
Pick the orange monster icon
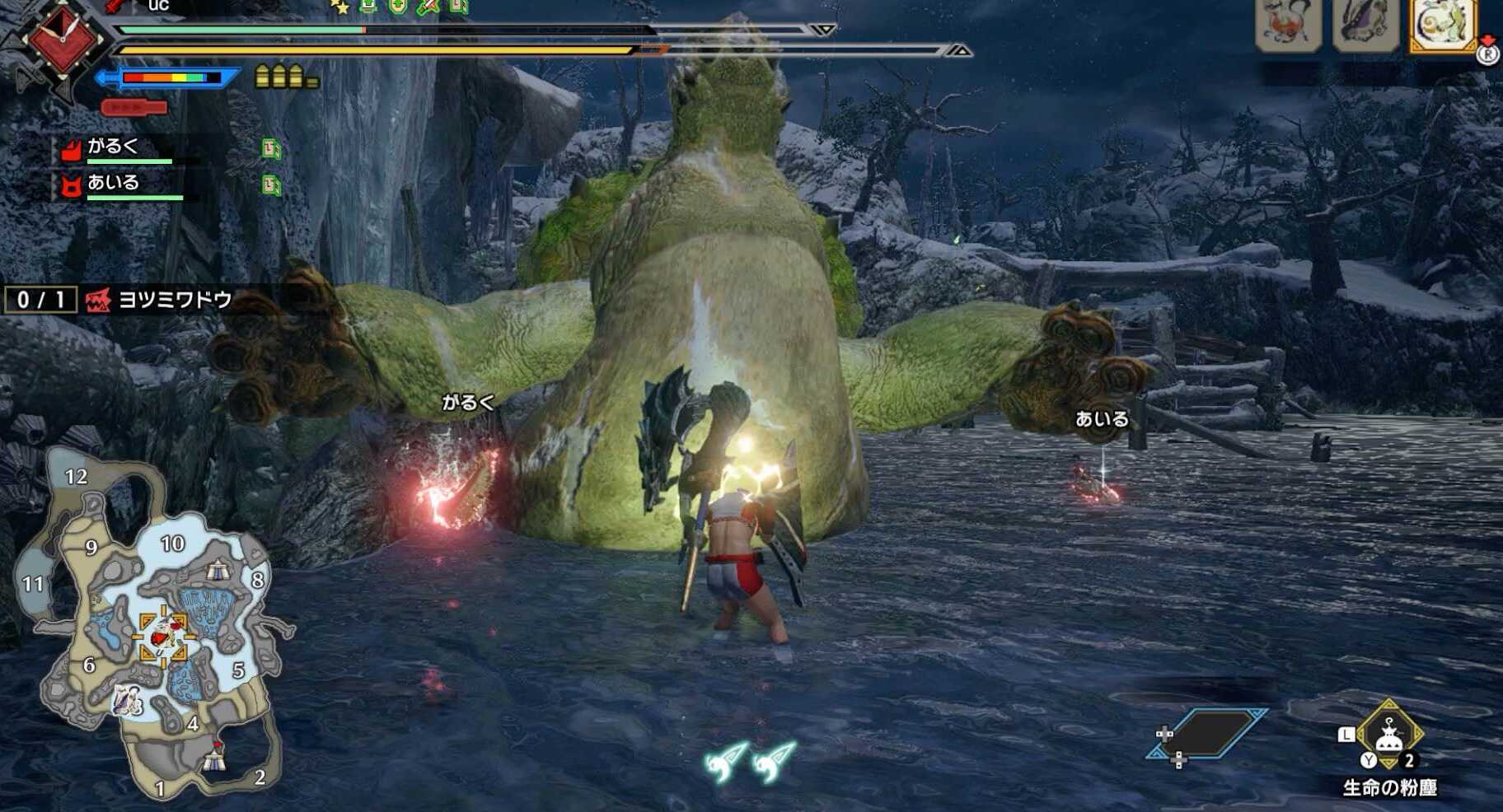point(1288,25)
